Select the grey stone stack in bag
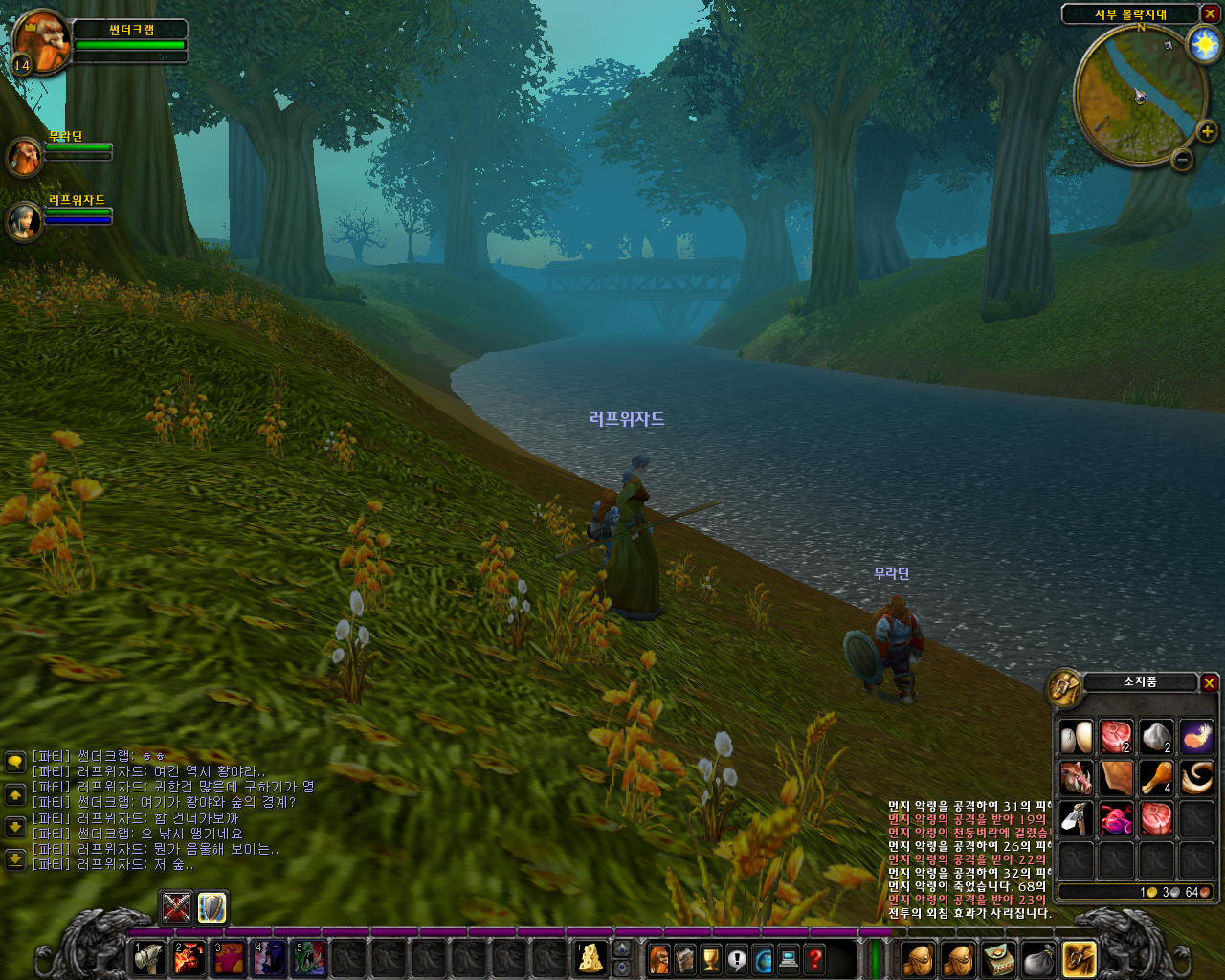Screen dimensions: 1225x980 [x=1156, y=737]
